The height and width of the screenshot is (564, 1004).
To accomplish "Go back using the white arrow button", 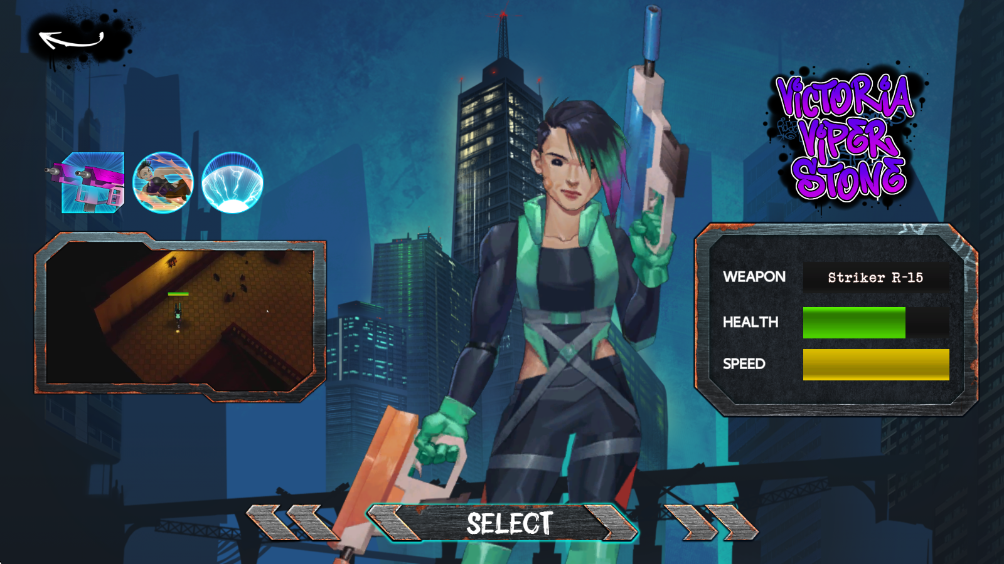I will pos(72,40).
